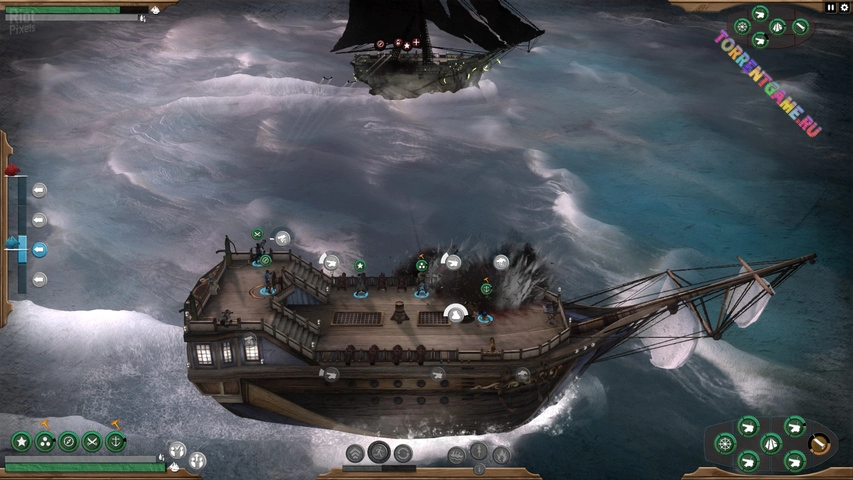853x480 pixels.
Task: Click the double chevron speed-up button
Action: tap(355, 453)
